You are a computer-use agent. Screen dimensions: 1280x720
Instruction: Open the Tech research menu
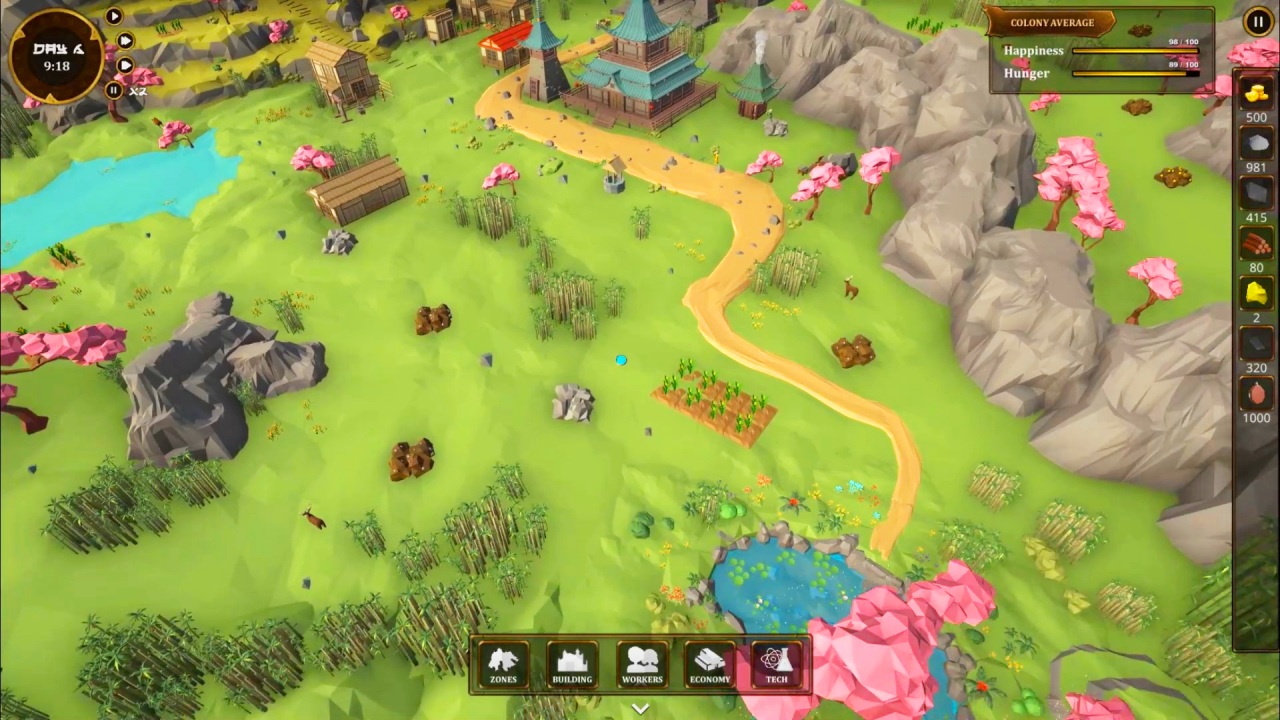(777, 665)
